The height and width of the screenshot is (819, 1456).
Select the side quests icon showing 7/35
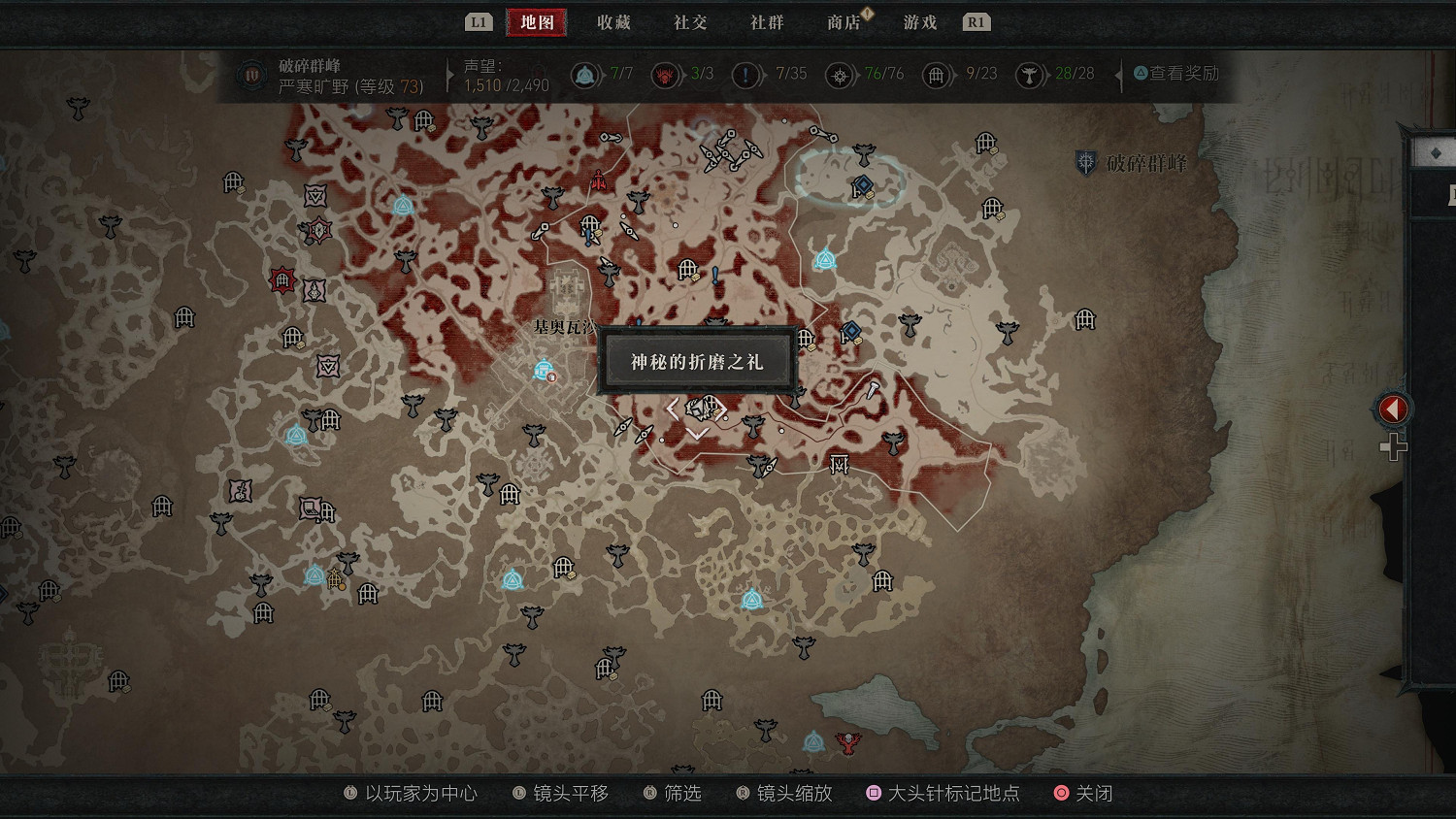745,74
